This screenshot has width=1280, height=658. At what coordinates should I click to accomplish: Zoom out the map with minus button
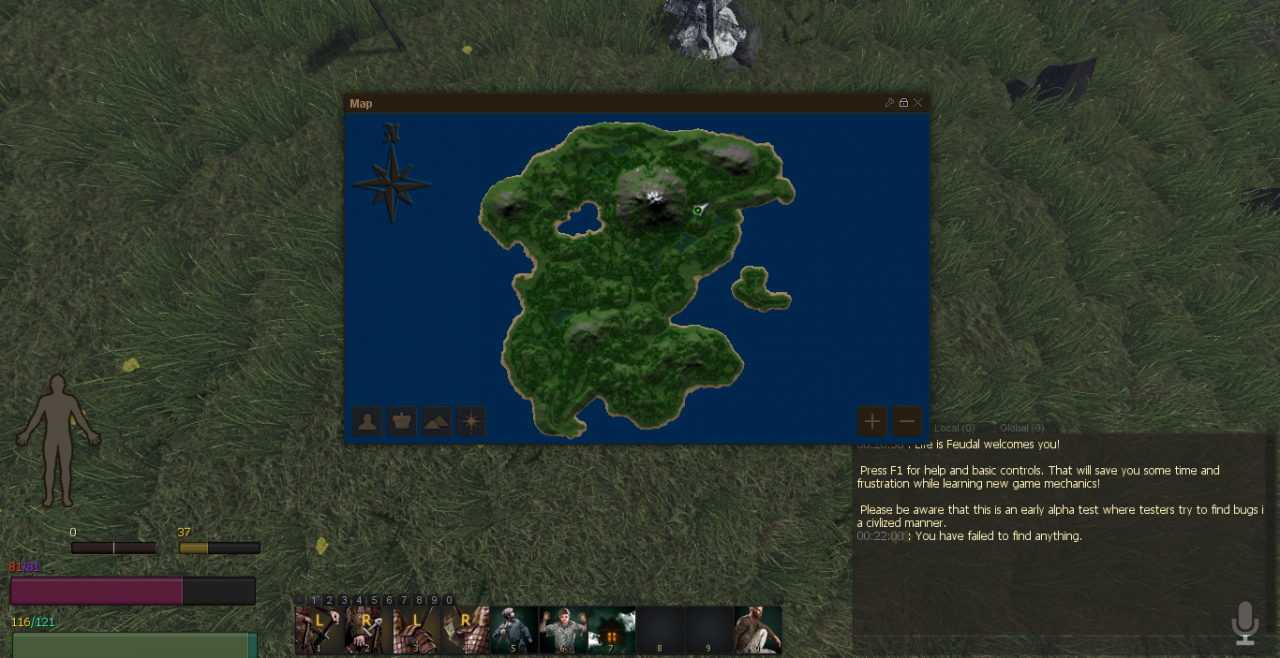[x=907, y=421]
